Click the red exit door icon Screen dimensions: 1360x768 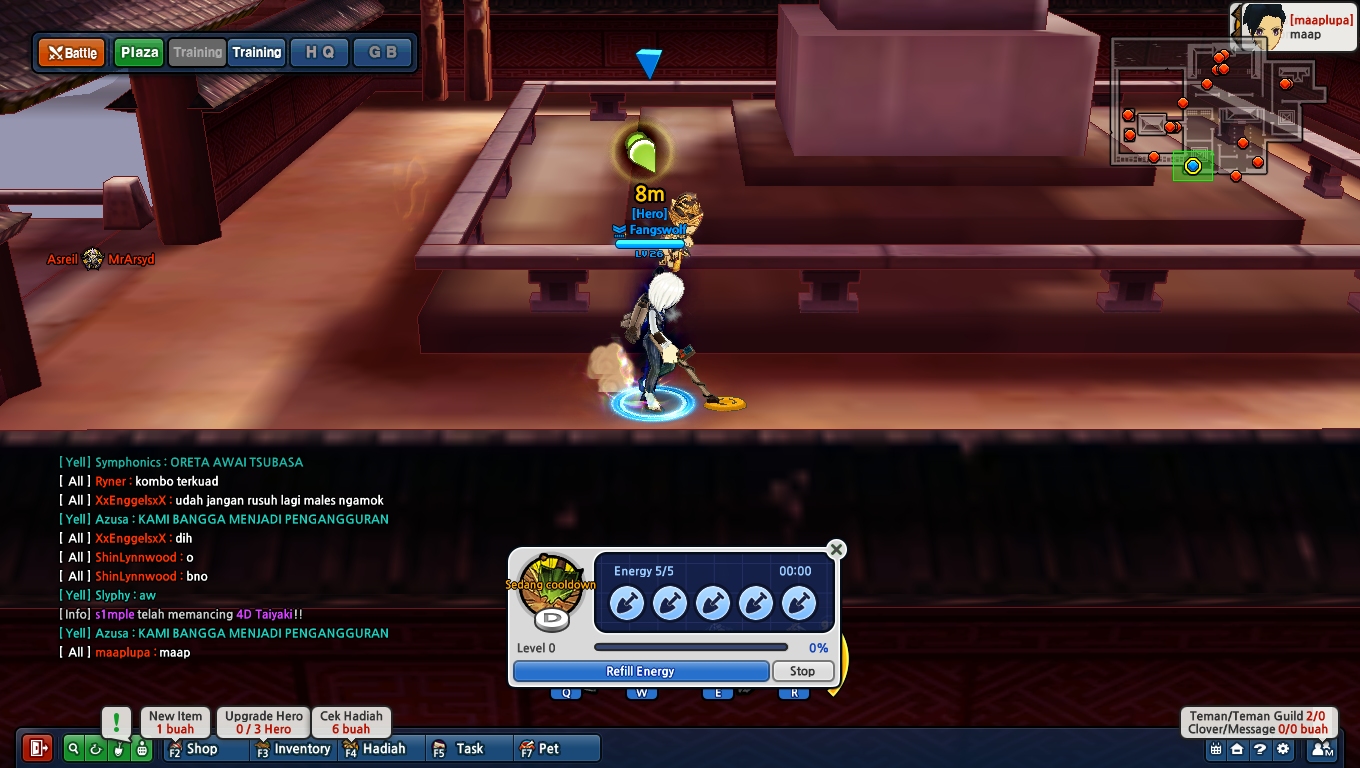(38, 748)
